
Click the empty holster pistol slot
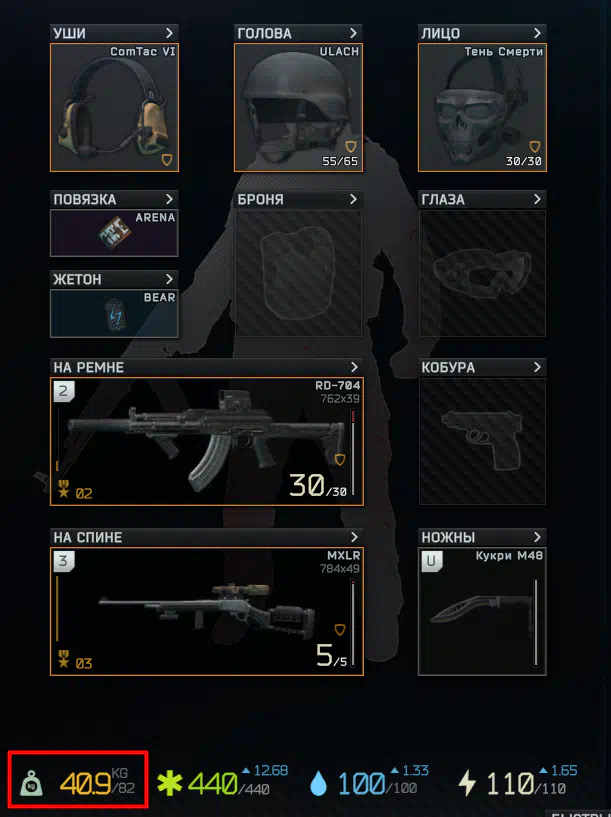pos(482,441)
